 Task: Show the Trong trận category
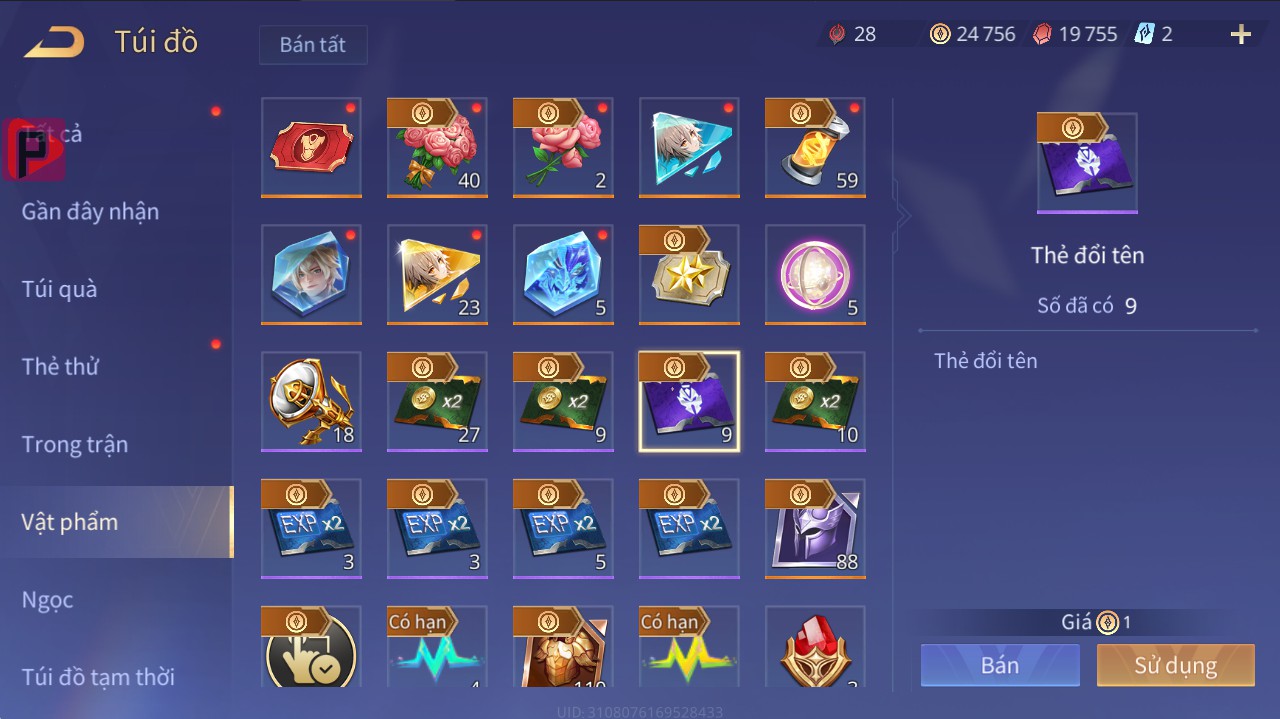pos(75,444)
